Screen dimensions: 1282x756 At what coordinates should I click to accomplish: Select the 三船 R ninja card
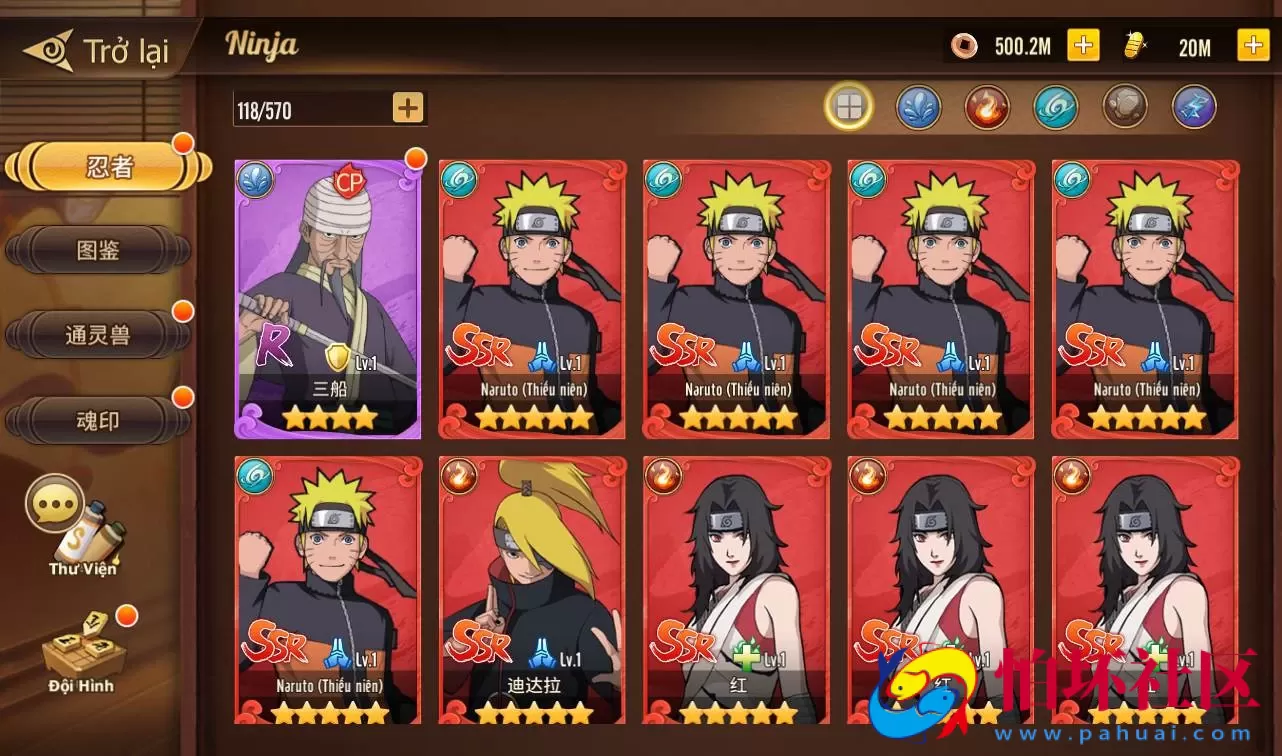[x=328, y=299]
